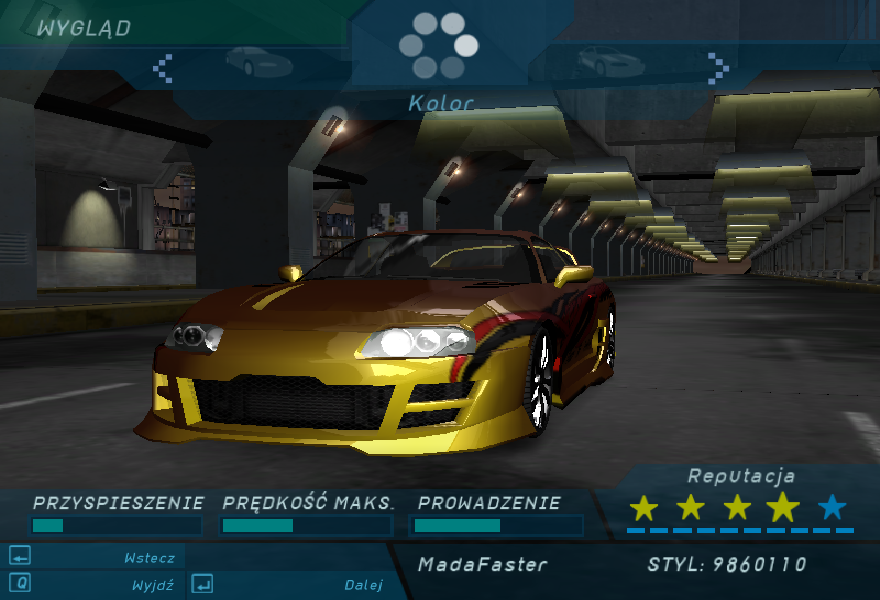The width and height of the screenshot is (880, 600).
Task: Choose the car thumbnail left of Kolor
Action: [259, 63]
